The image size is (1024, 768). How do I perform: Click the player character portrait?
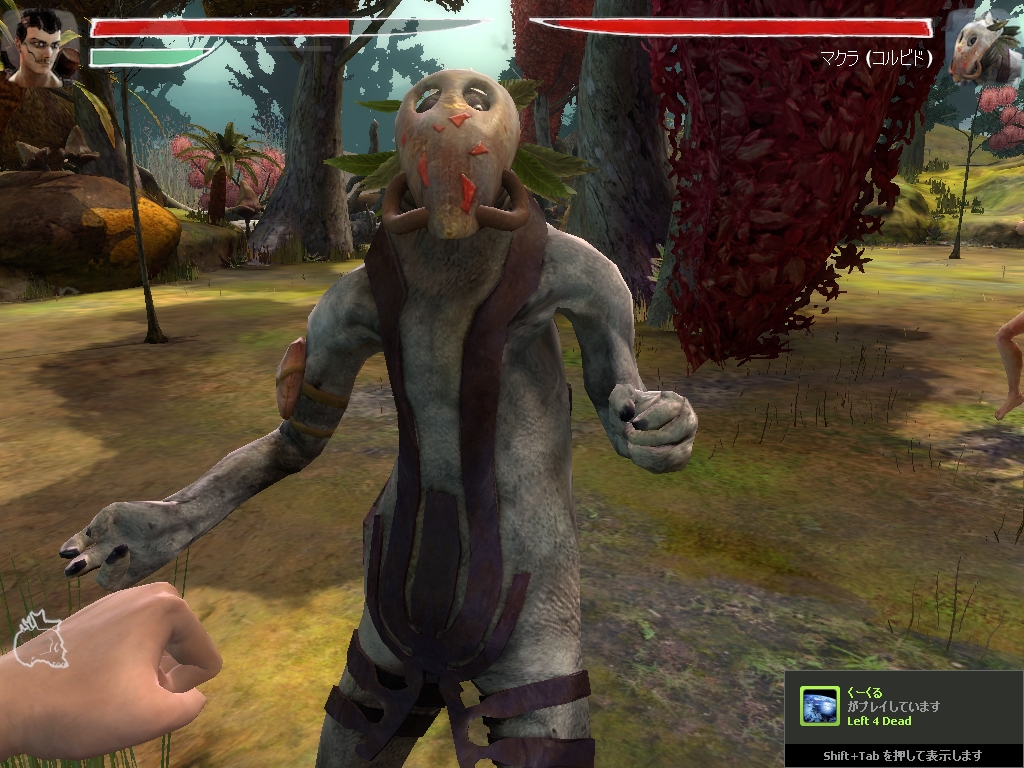(40, 44)
